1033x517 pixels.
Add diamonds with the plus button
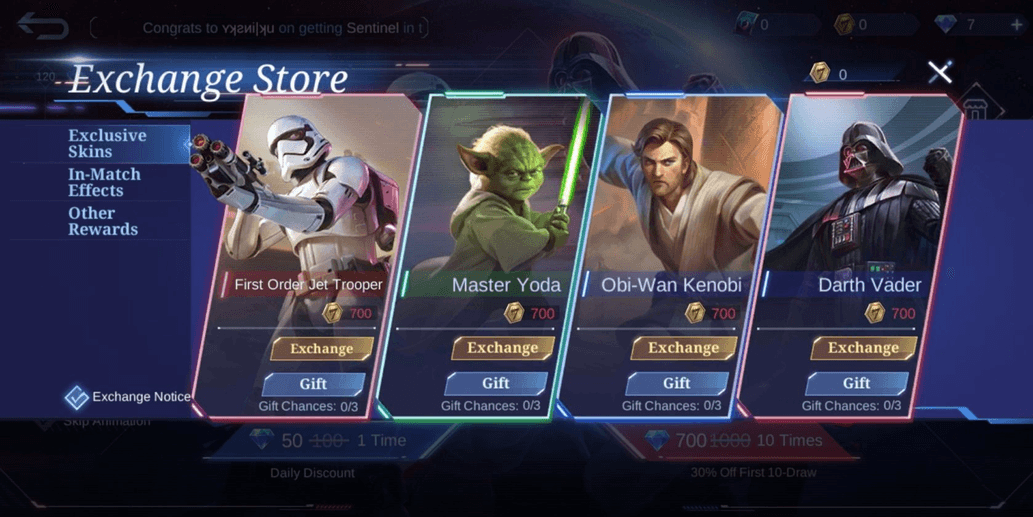point(1017,25)
